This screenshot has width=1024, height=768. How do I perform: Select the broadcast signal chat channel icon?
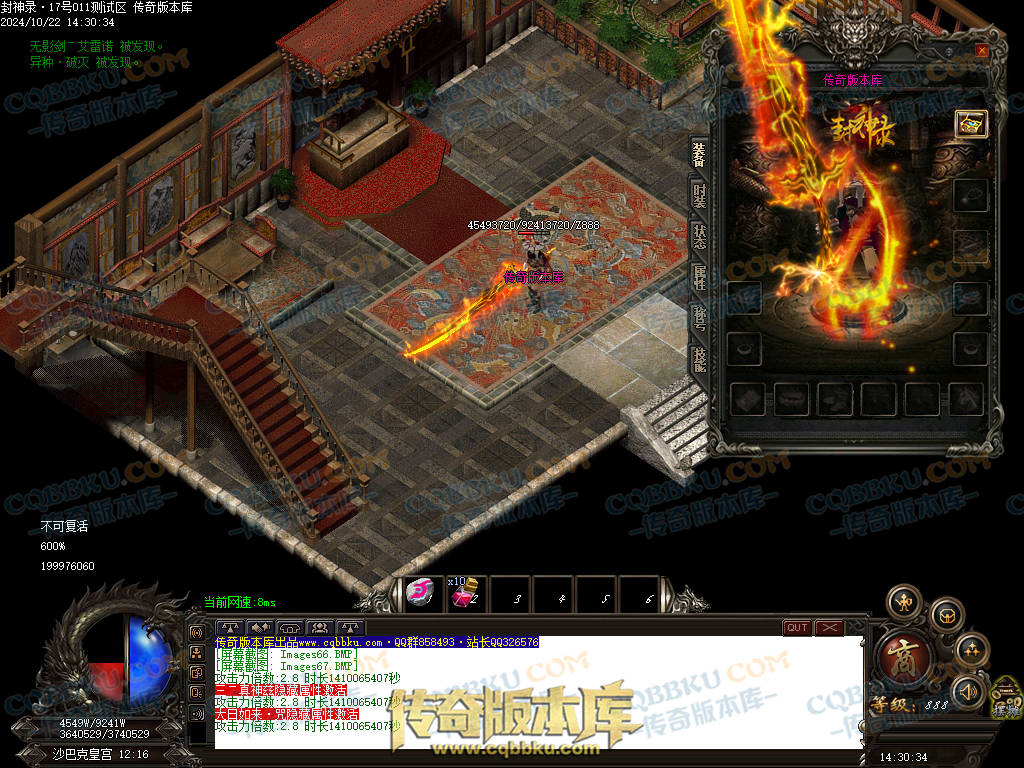pos(197,633)
